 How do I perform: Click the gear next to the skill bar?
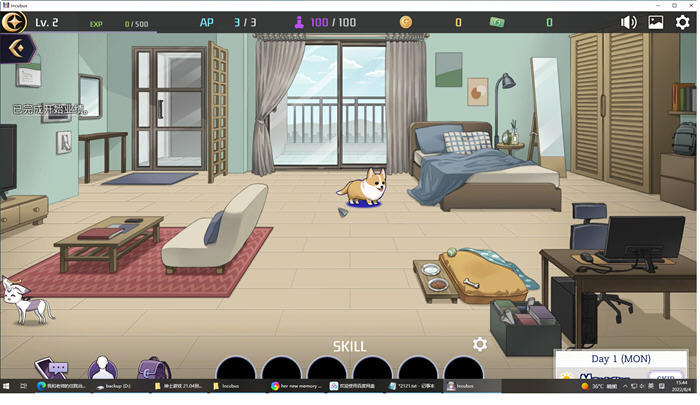click(480, 344)
